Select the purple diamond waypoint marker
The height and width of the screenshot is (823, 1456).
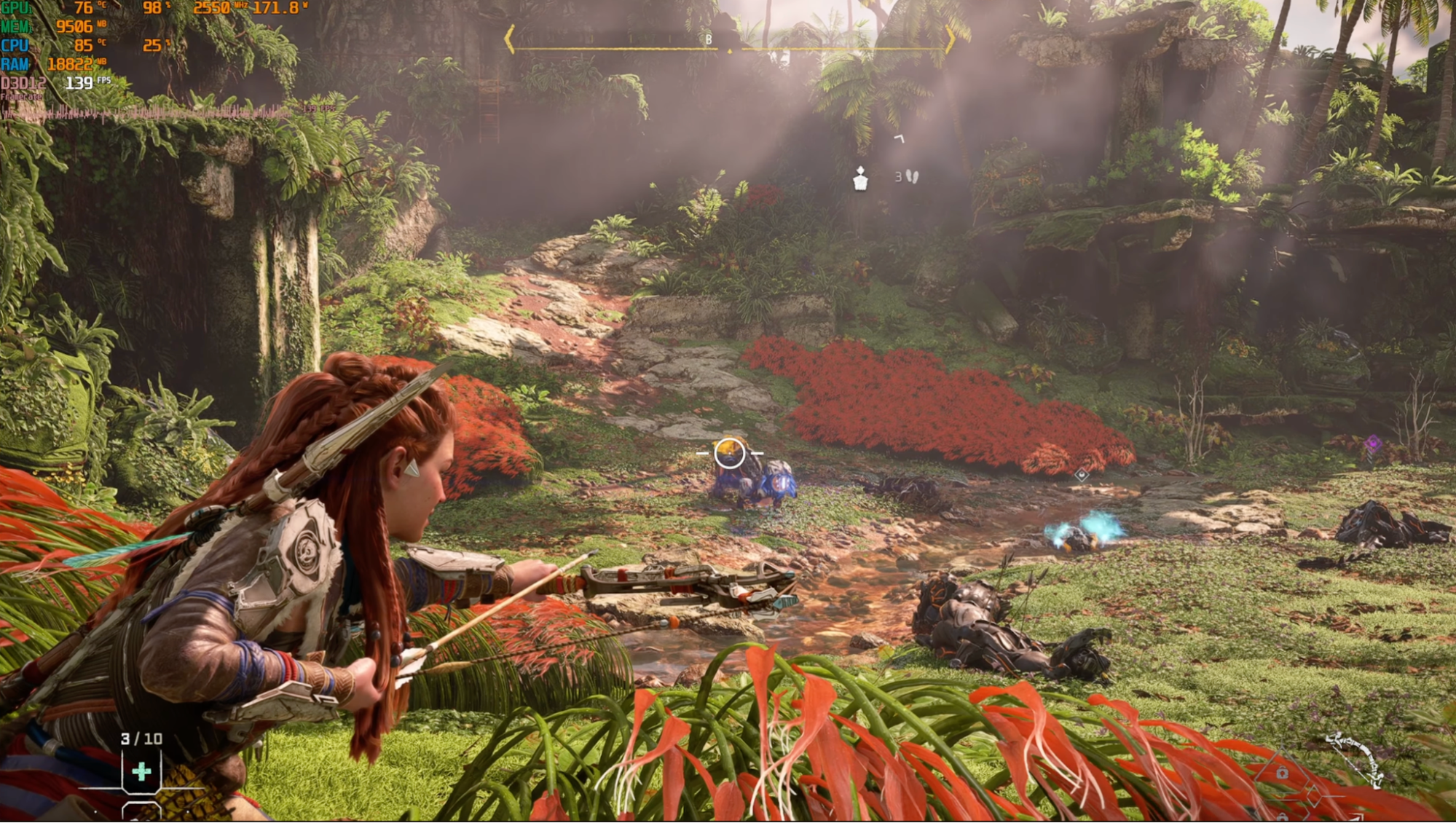click(x=1373, y=443)
